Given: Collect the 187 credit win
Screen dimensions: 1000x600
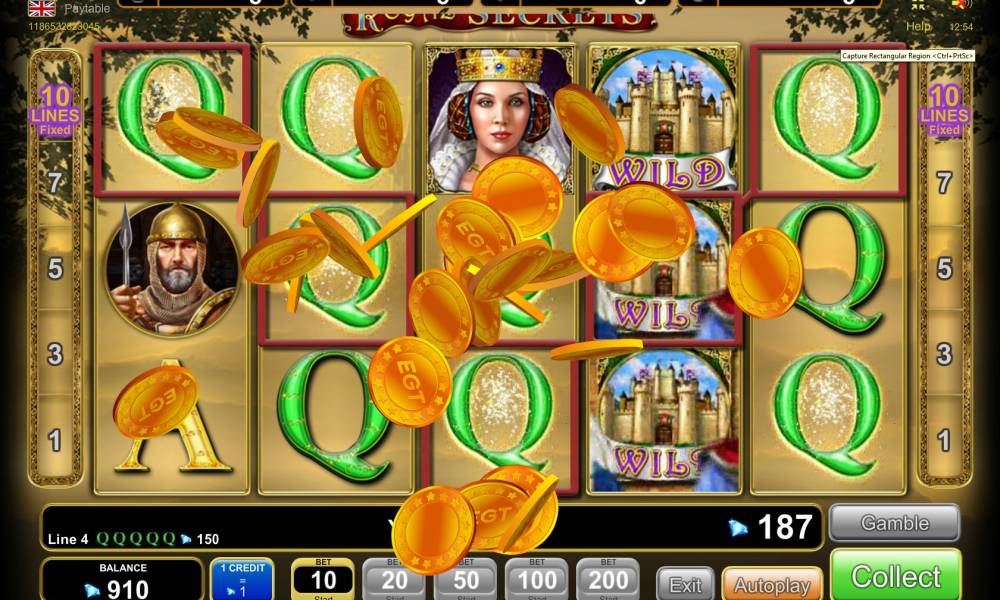Looking at the screenshot, I should 895,577.
